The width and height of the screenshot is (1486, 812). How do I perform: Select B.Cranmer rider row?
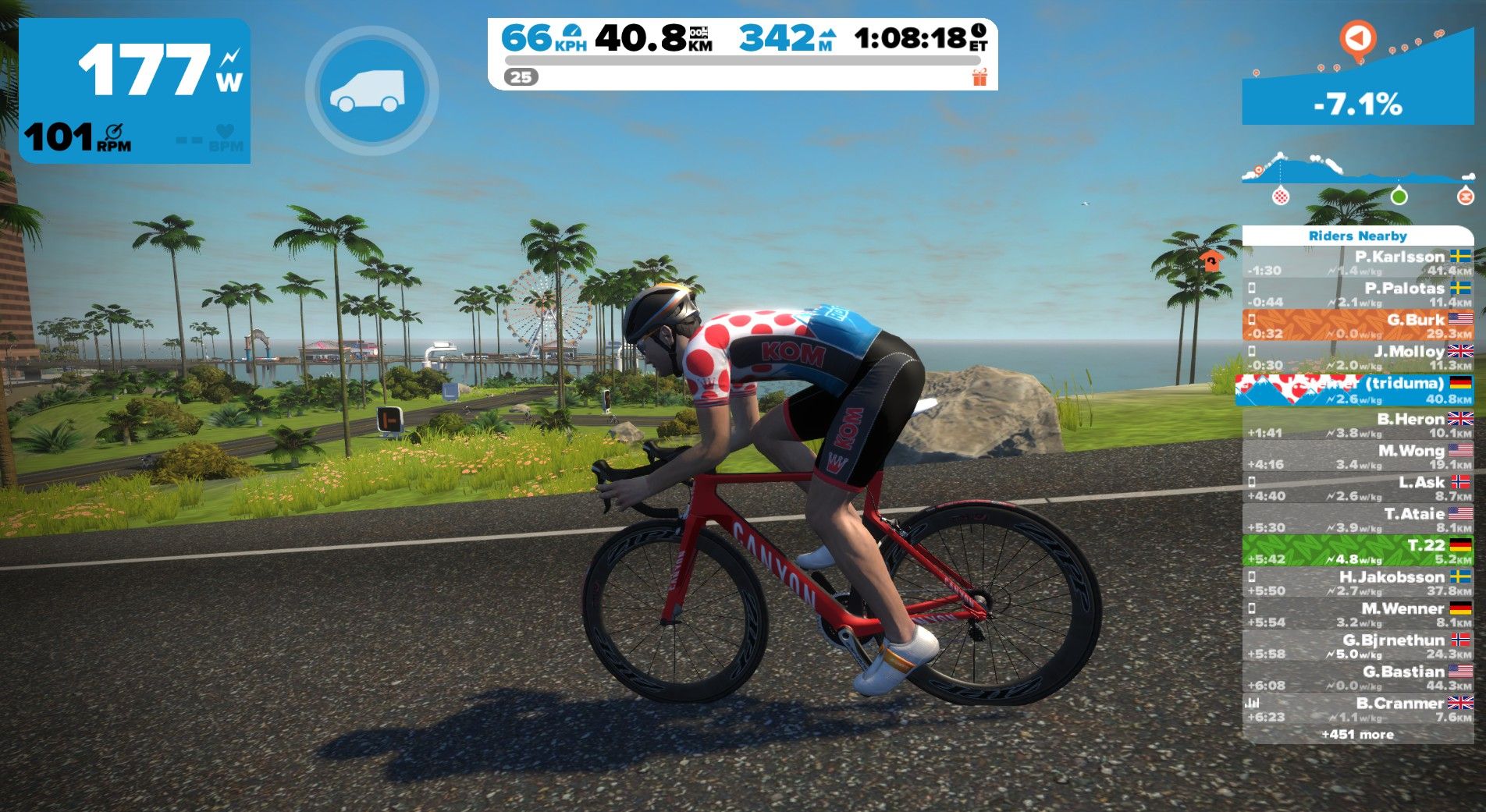coord(1357,709)
